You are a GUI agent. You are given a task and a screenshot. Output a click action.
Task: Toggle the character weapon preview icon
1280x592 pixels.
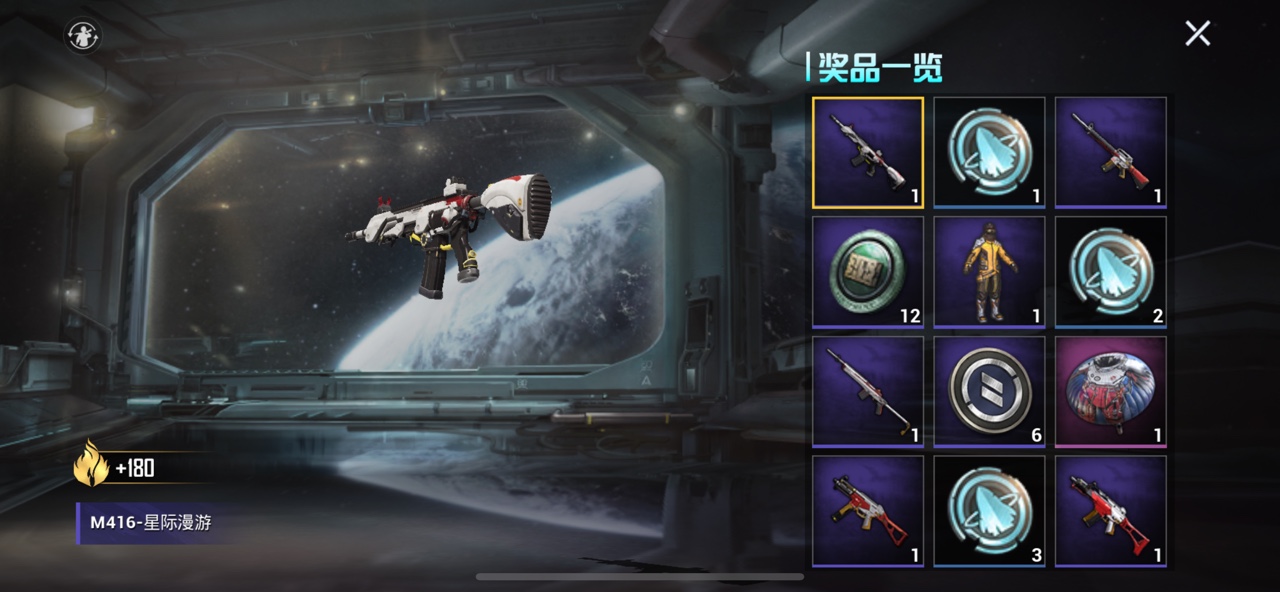pos(81,36)
